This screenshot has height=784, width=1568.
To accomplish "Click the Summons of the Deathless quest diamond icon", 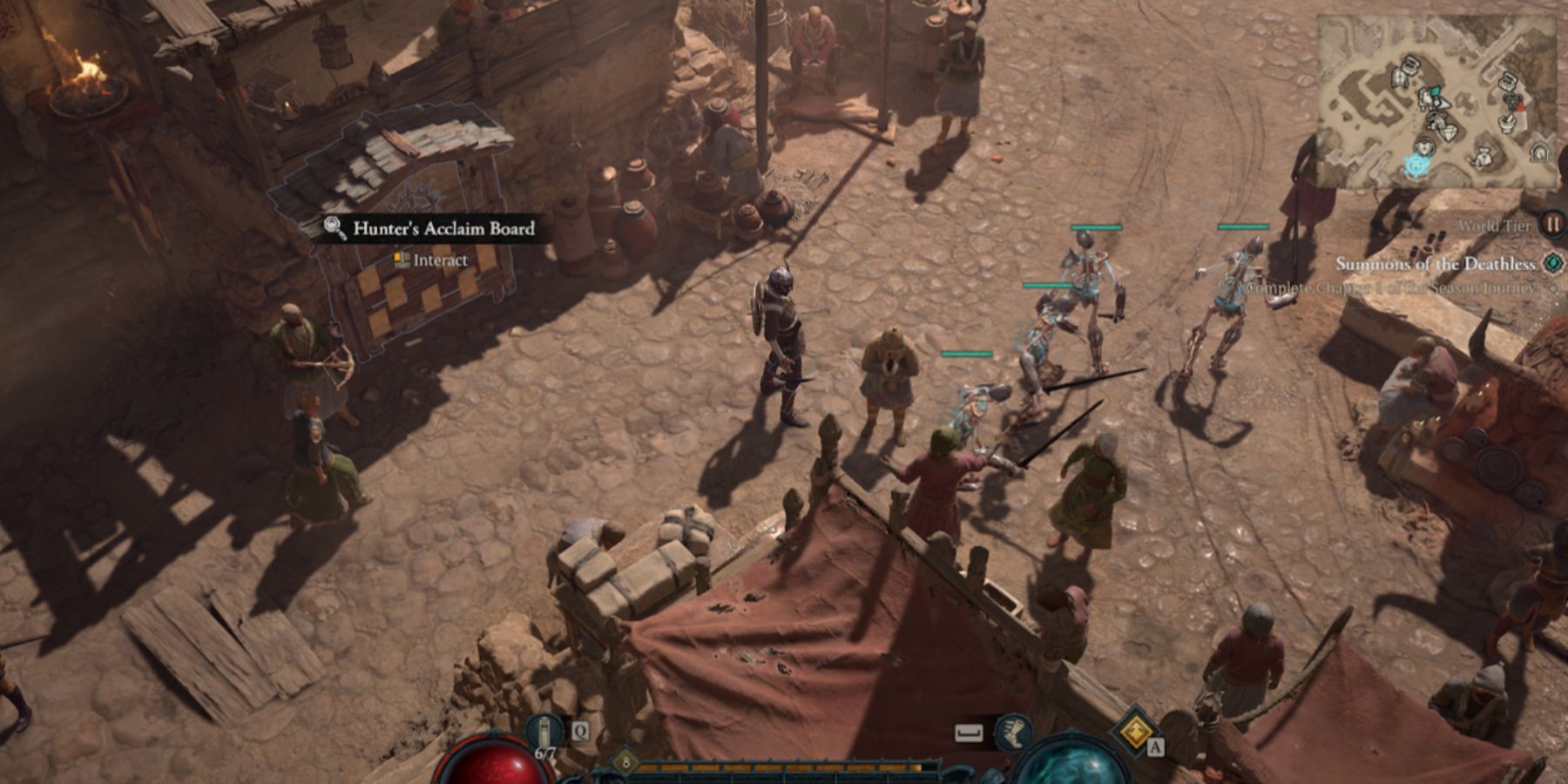I will click(1551, 265).
